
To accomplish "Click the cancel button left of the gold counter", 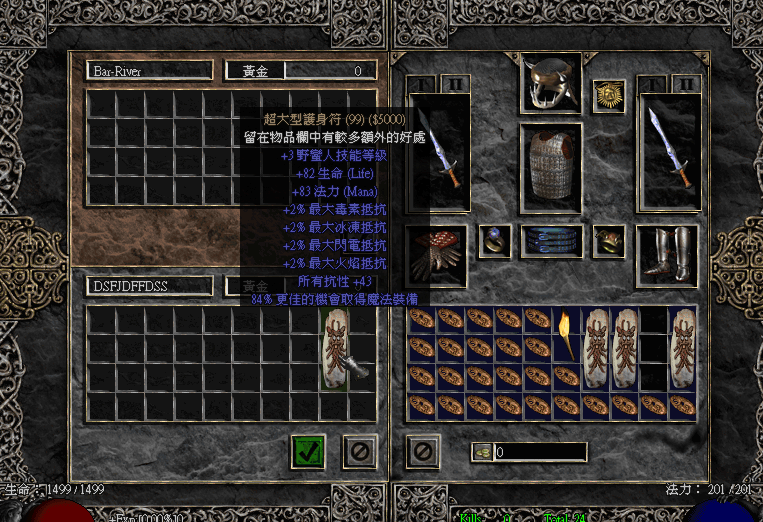I will 422,451.
